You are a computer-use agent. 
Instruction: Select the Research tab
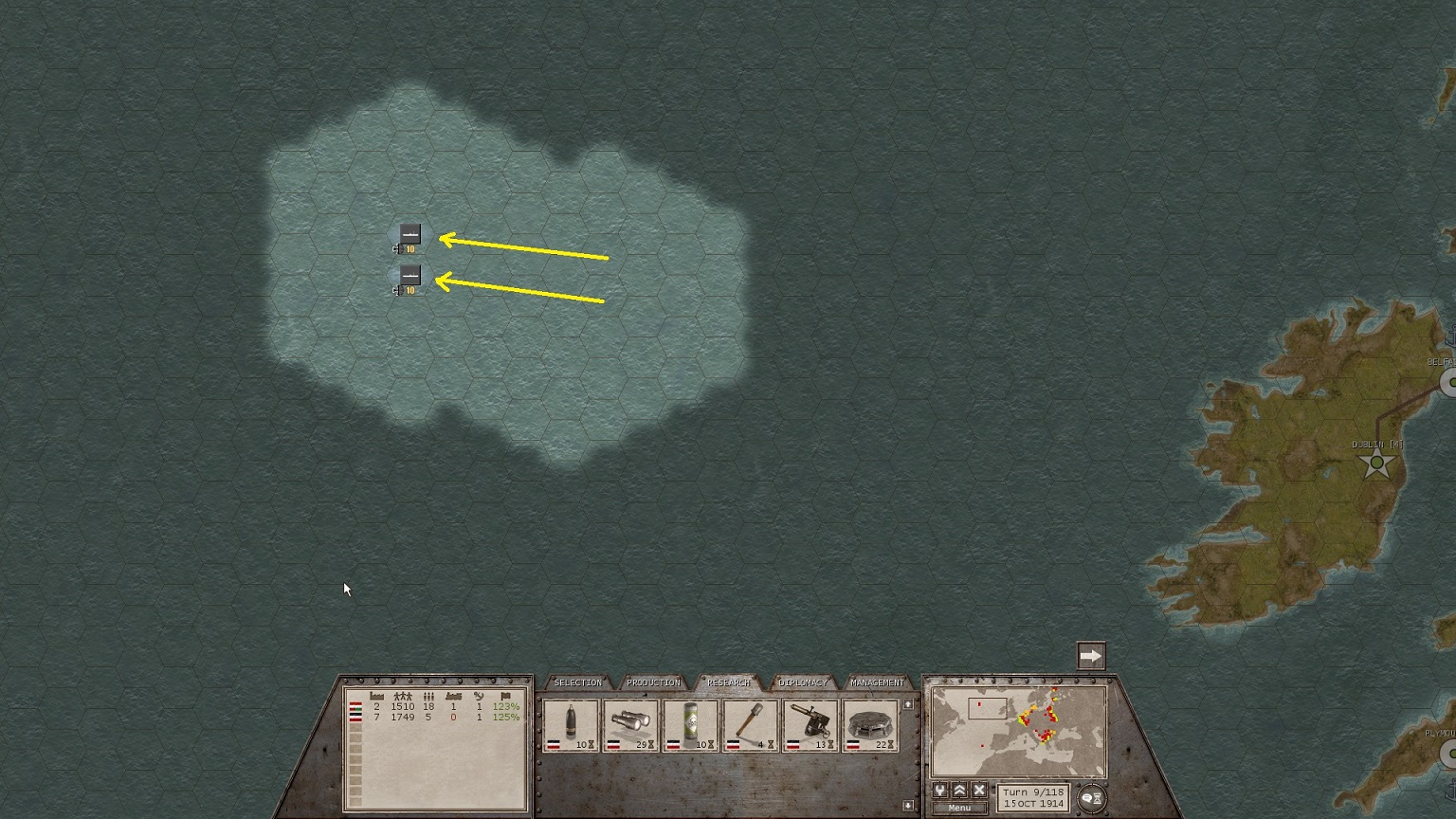click(728, 682)
